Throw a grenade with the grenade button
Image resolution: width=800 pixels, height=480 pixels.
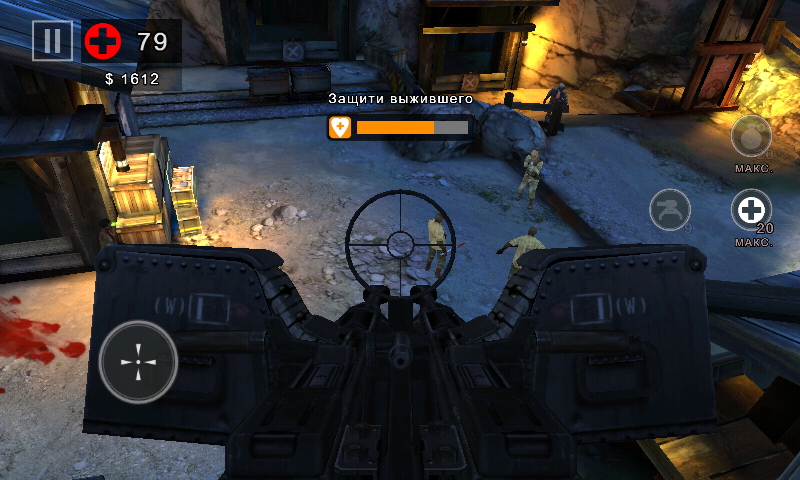[751, 136]
